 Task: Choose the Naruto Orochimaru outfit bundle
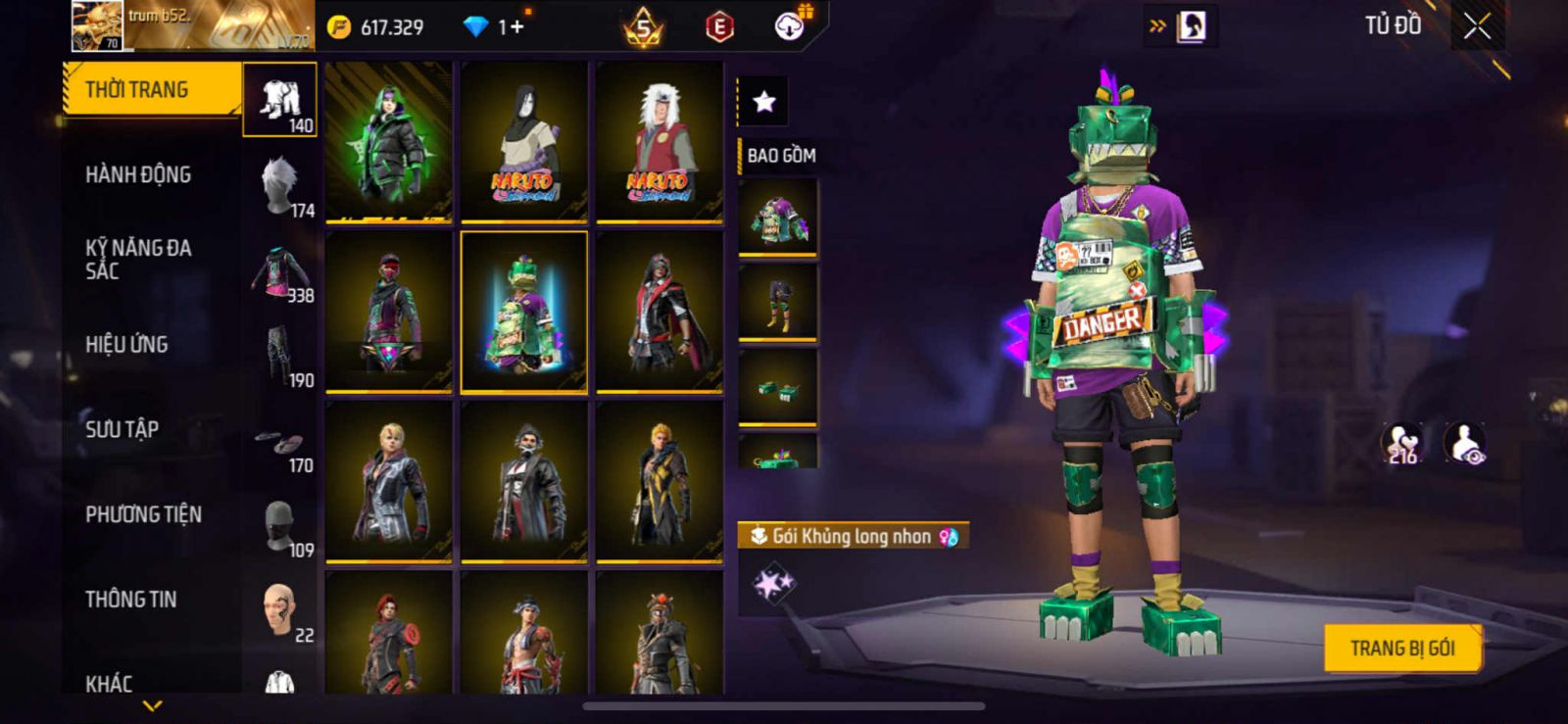tap(524, 141)
